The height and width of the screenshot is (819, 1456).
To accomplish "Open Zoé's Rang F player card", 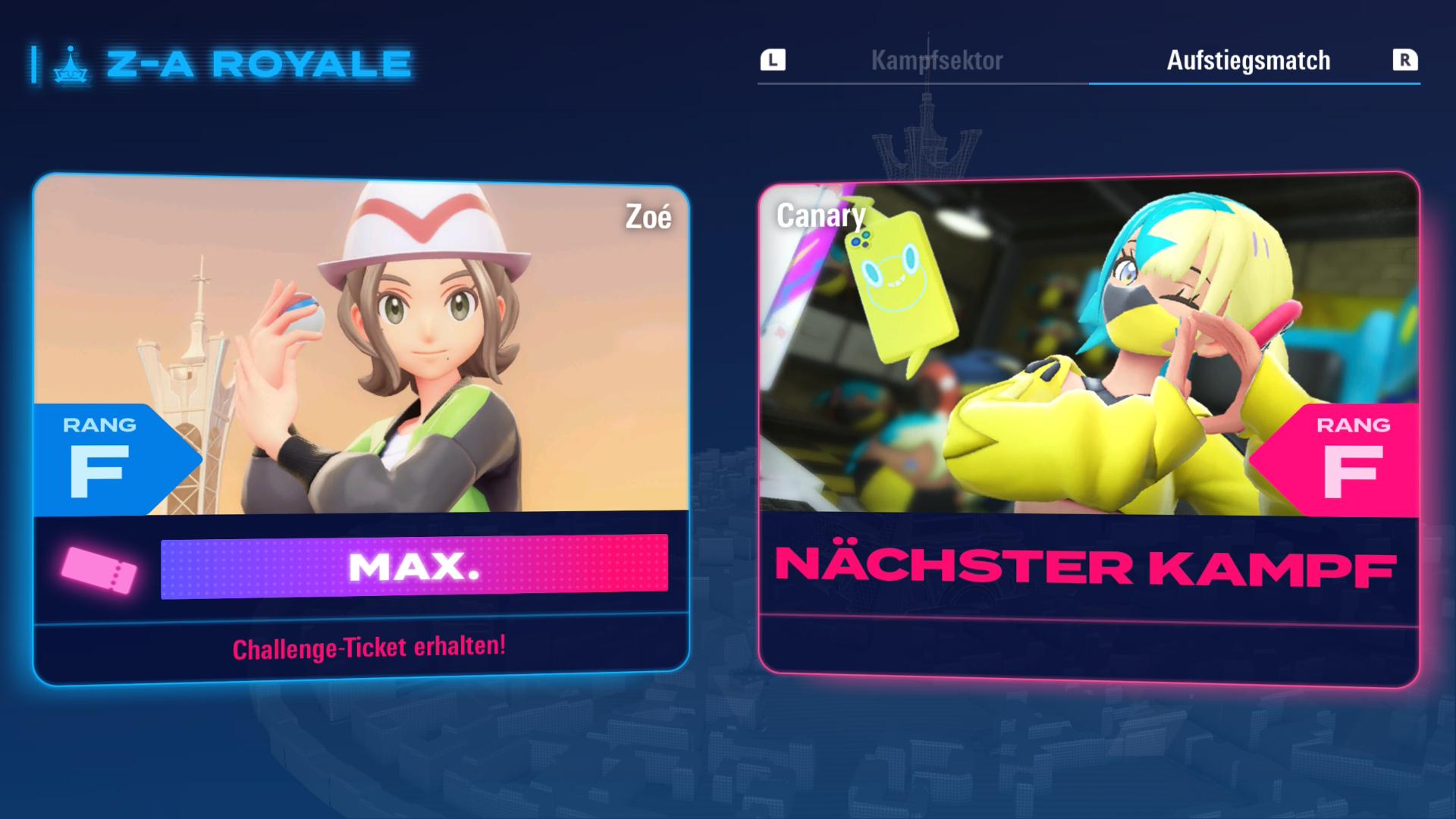I will coord(361,428).
